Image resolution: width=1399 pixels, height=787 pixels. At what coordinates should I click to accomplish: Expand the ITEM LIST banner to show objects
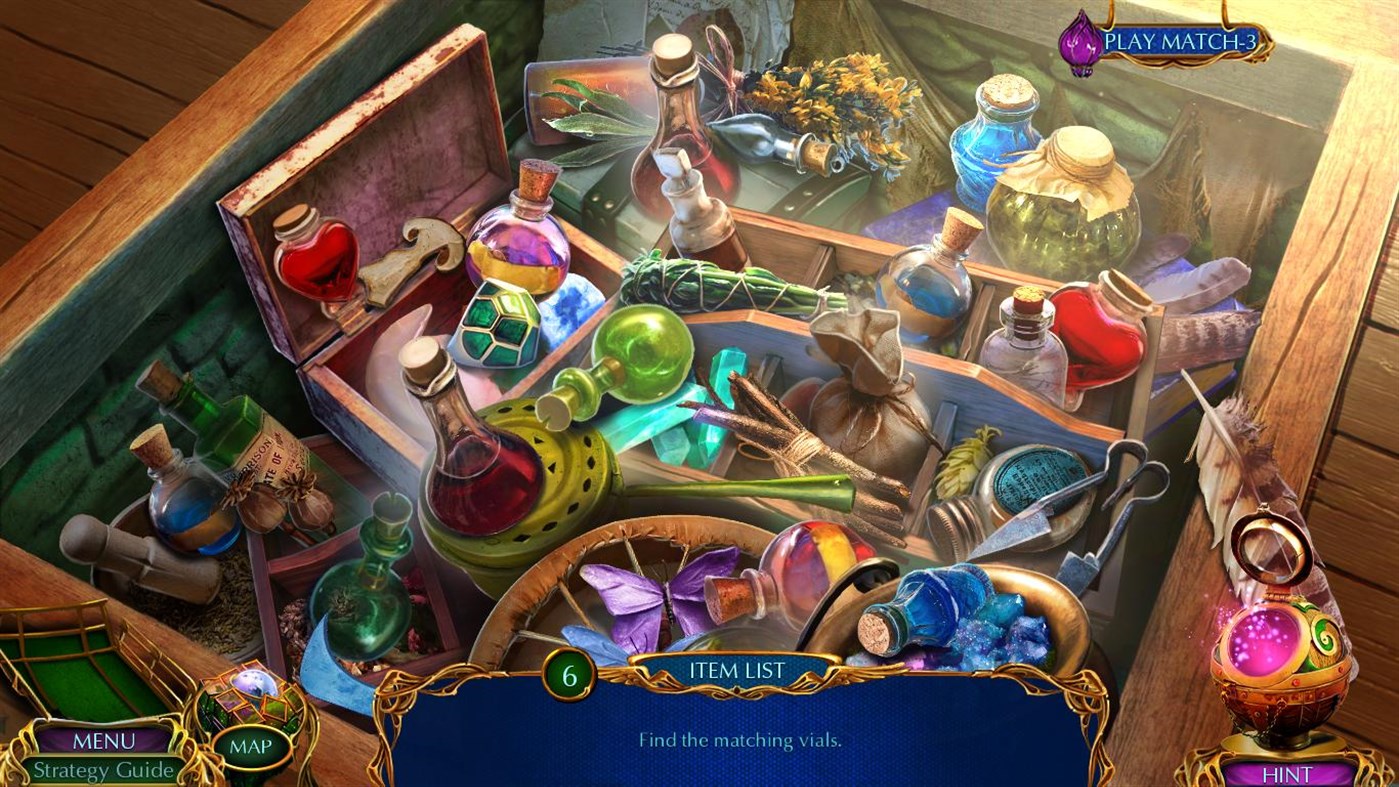(737, 671)
